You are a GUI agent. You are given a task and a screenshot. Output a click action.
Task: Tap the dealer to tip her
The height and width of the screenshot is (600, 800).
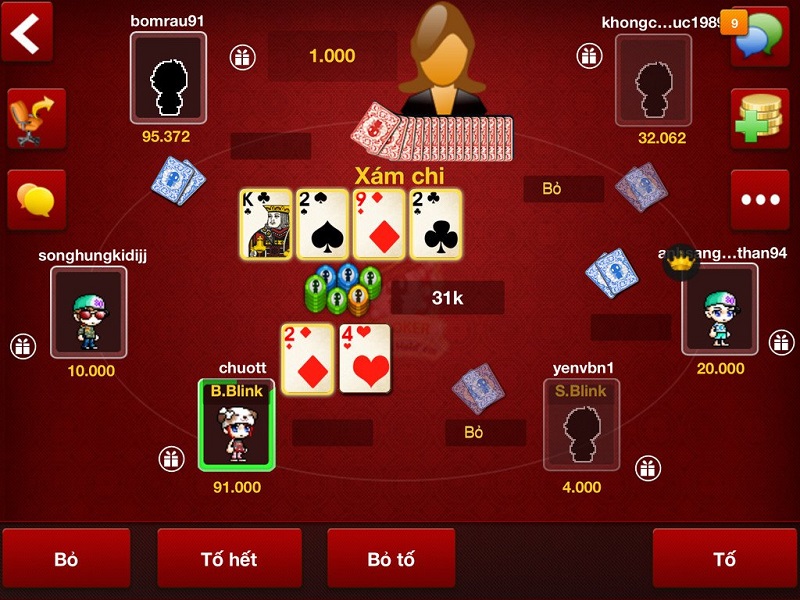coord(441,60)
